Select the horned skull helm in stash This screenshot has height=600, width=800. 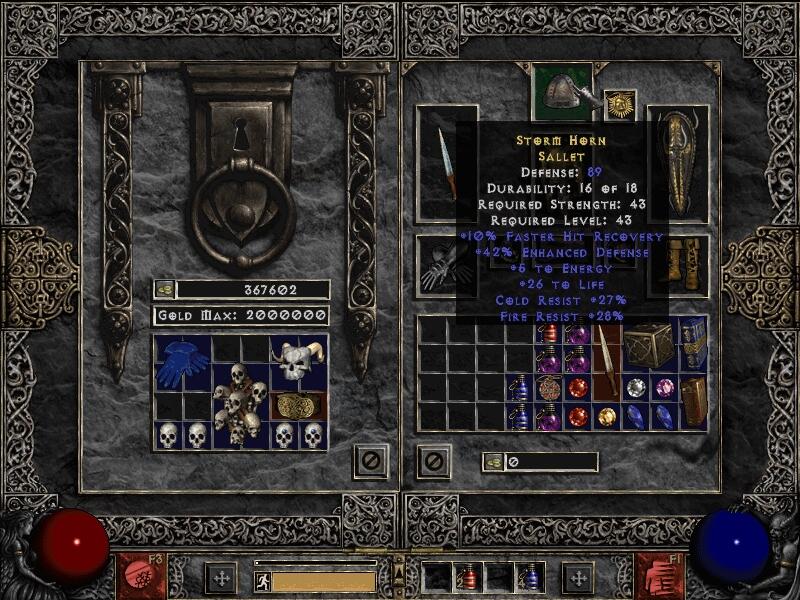coord(299,362)
